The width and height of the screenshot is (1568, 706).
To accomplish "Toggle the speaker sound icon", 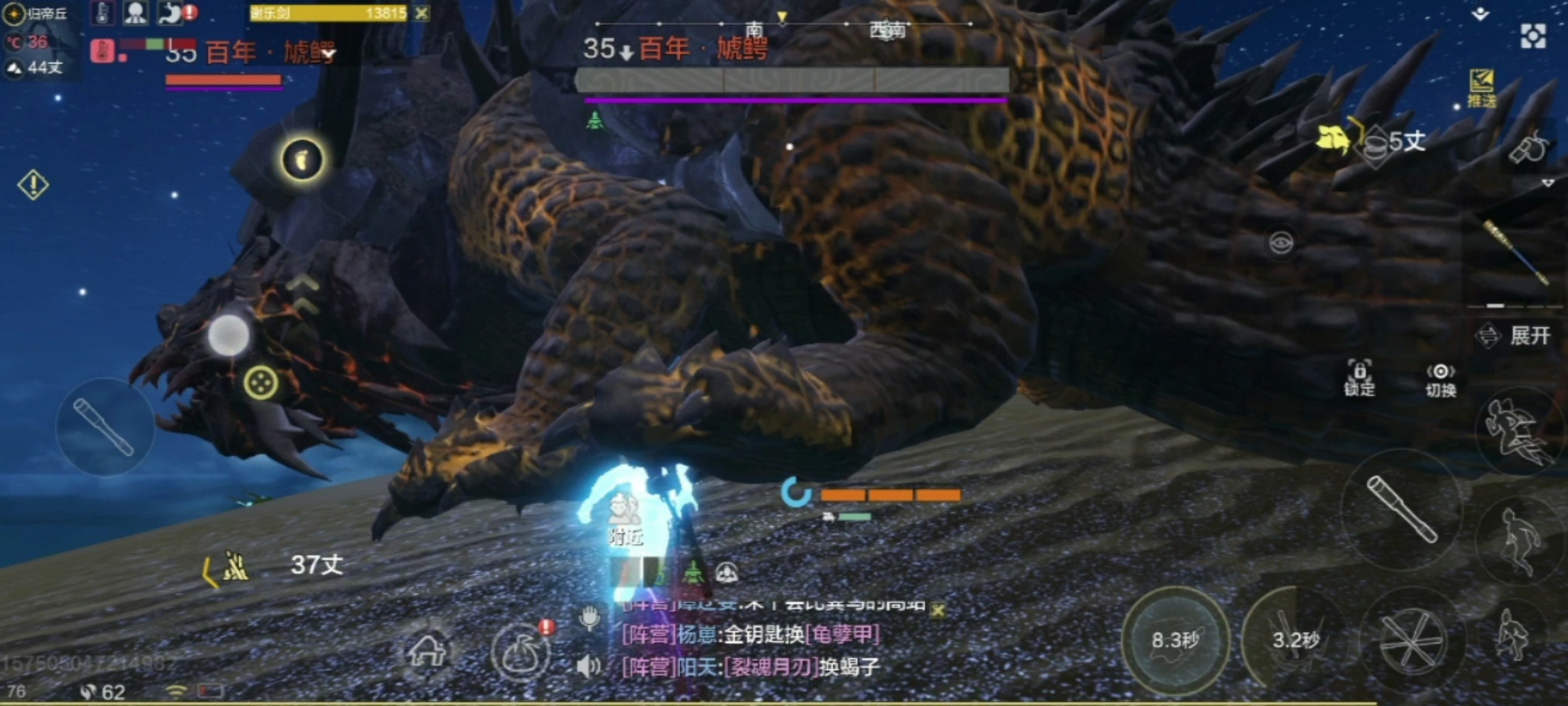I will [x=588, y=667].
